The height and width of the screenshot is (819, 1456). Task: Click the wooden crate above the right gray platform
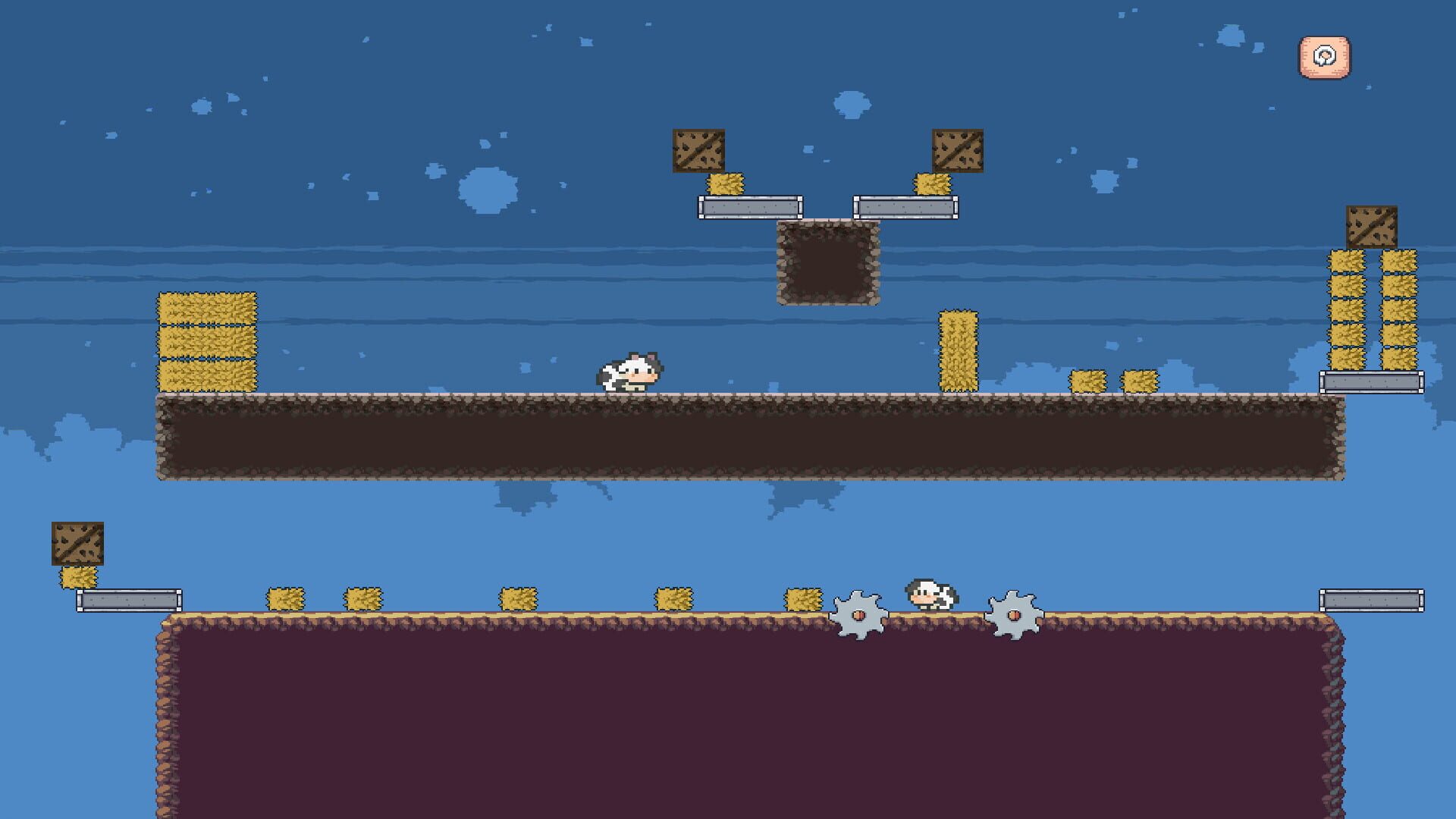click(x=957, y=150)
